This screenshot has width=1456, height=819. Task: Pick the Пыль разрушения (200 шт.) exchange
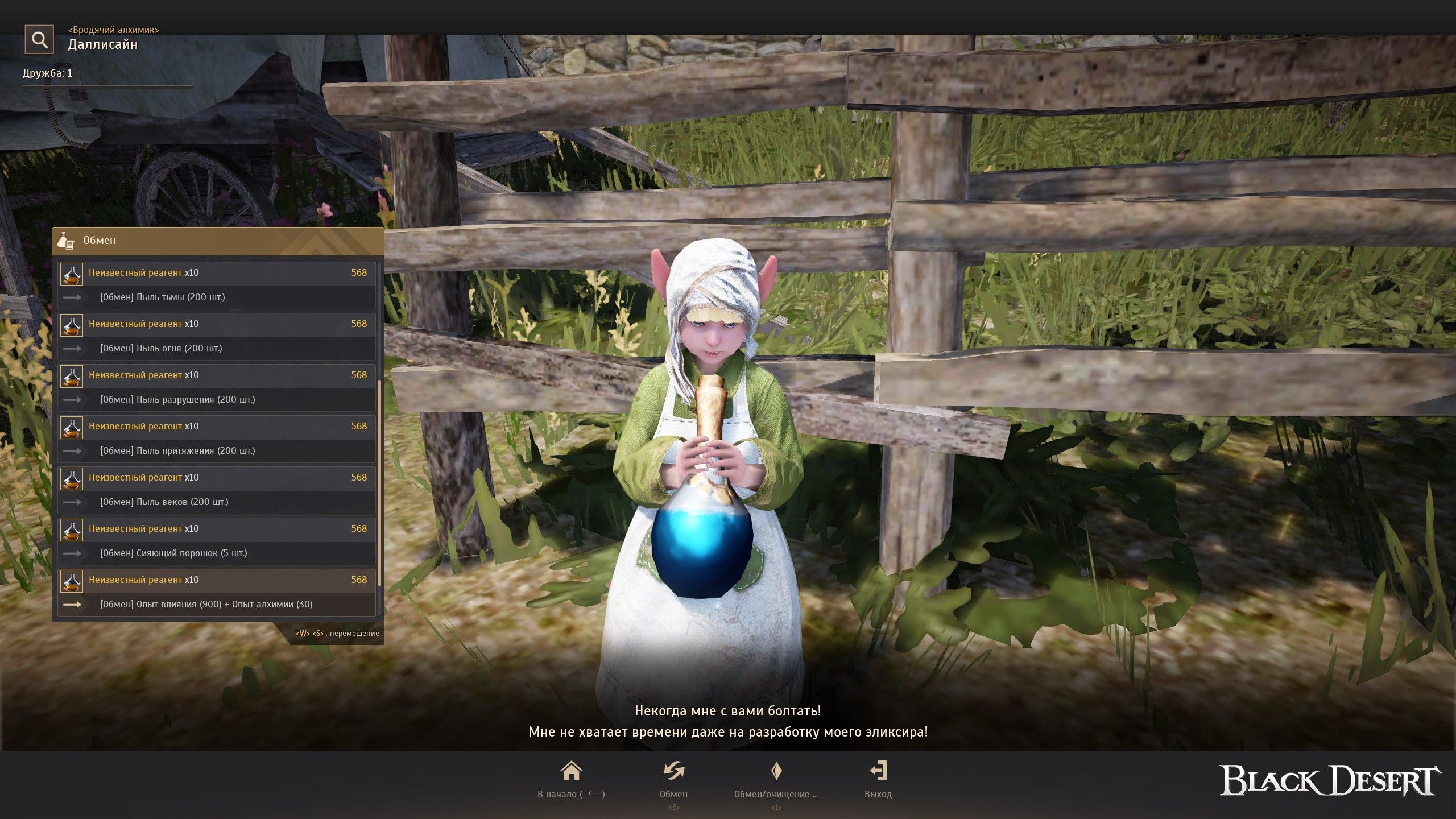(x=217, y=387)
